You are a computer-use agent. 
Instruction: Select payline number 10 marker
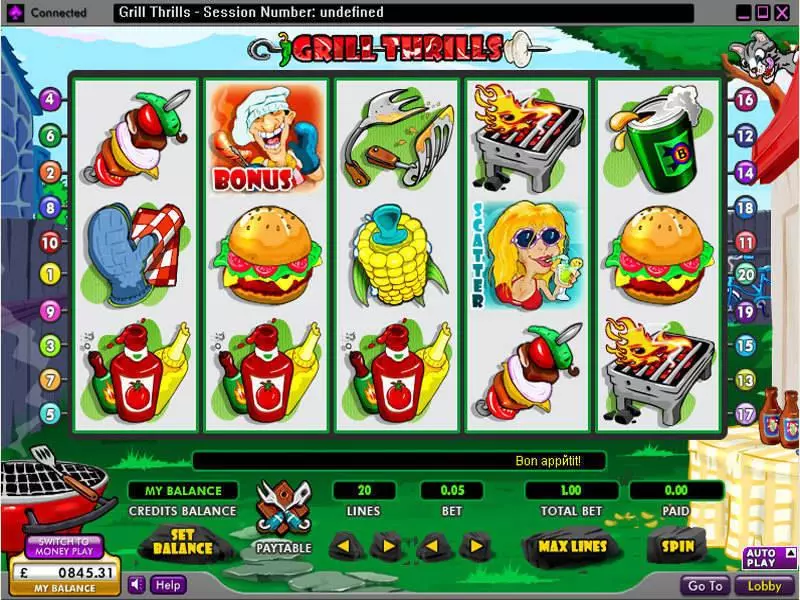click(49, 242)
